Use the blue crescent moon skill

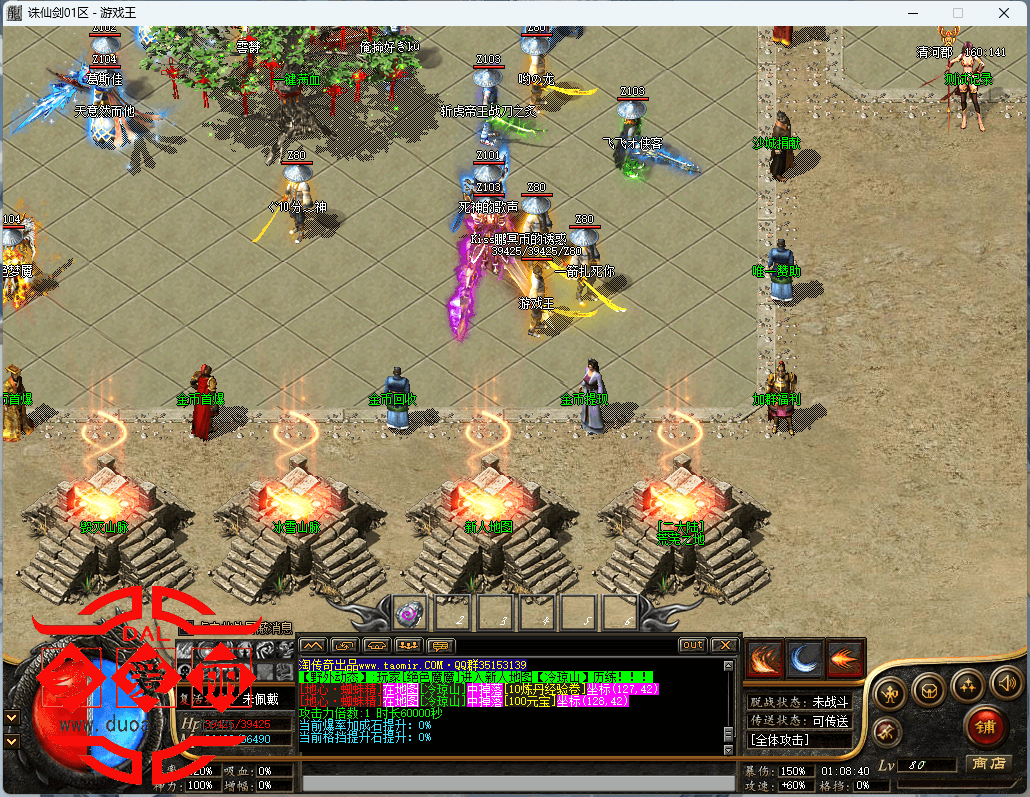[x=806, y=657]
